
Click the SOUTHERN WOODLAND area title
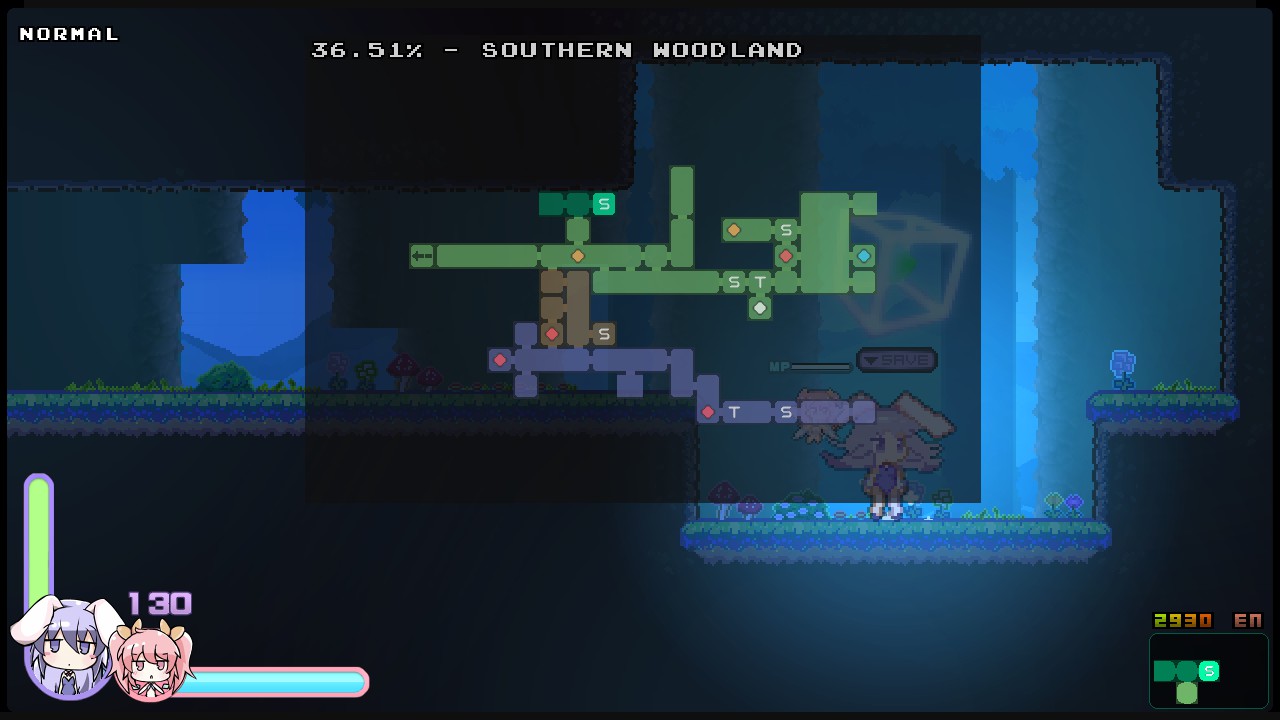click(640, 50)
